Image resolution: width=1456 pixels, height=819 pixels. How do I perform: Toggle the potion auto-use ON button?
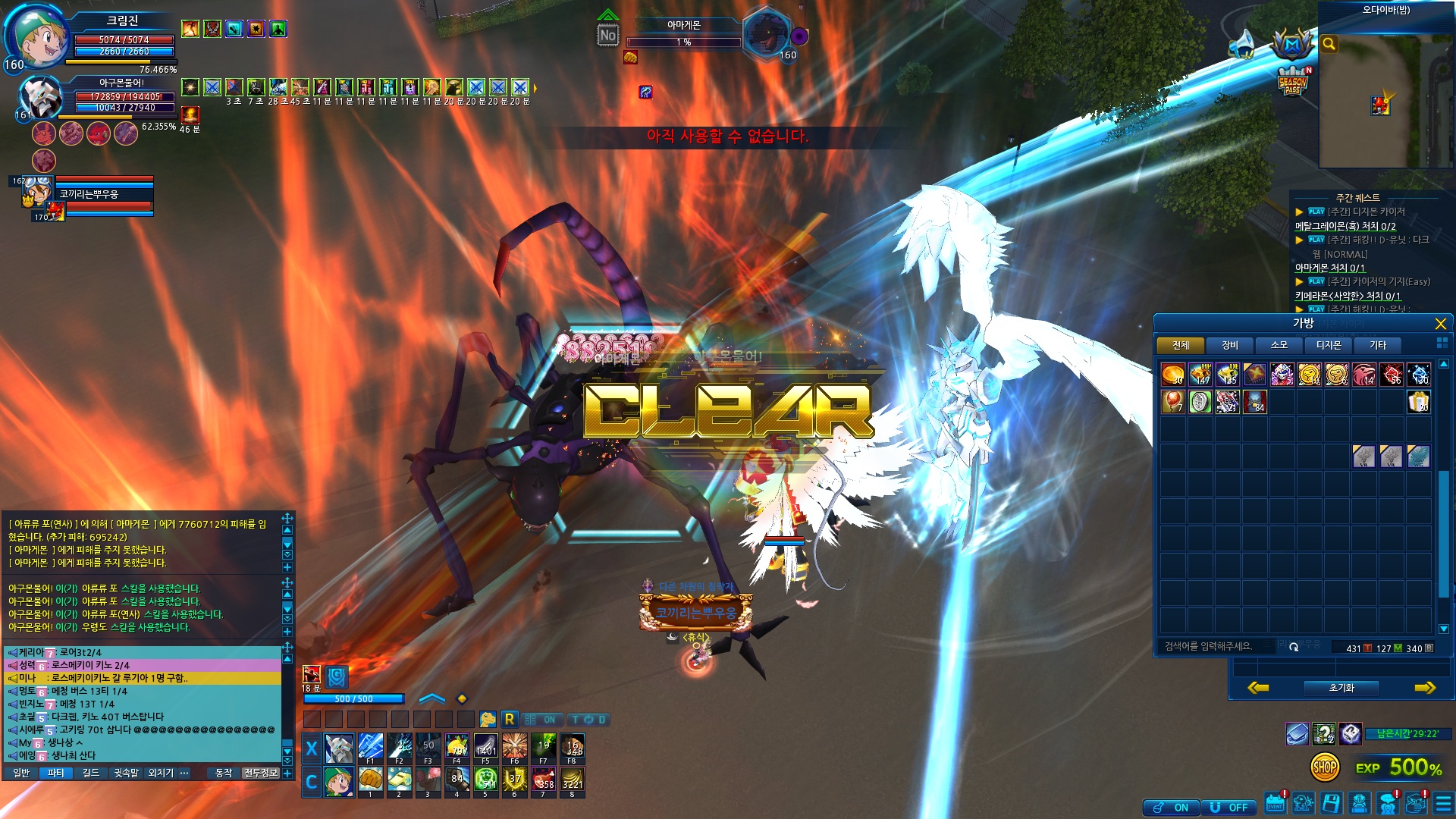pos(1172,808)
